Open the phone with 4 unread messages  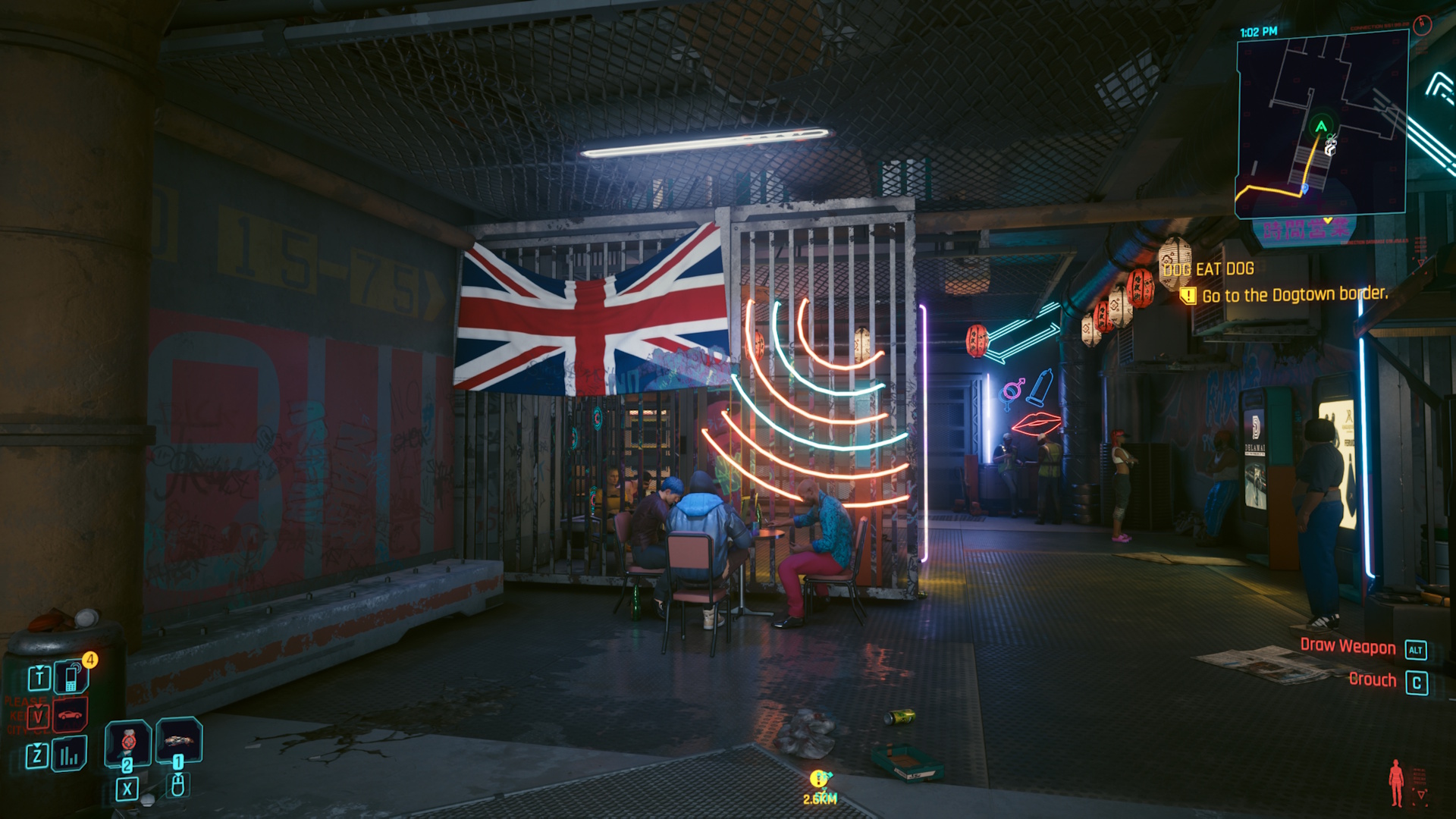[x=71, y=677]
